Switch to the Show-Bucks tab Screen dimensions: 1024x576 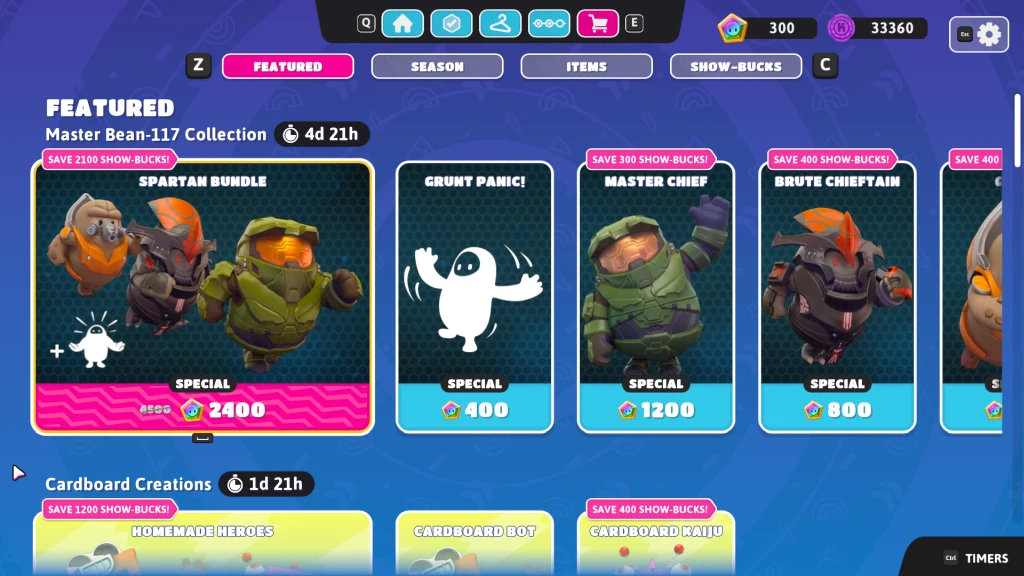tap(736, 67)
